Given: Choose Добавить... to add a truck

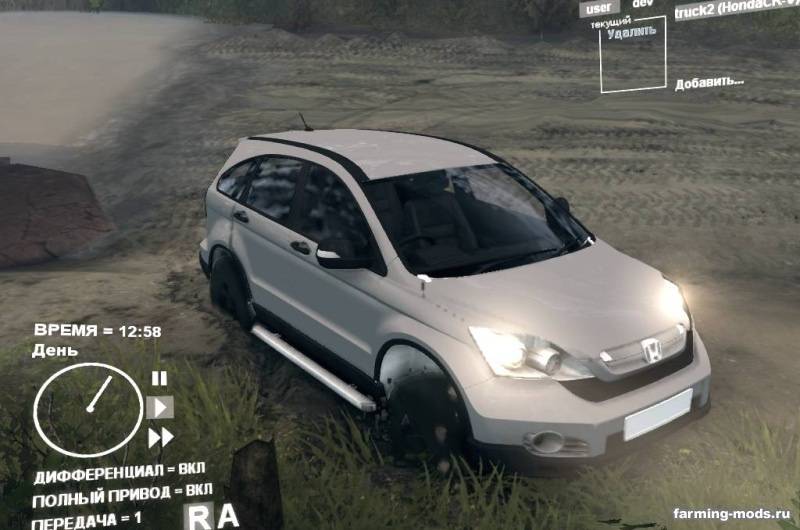Looking at the screenshot, I should point(709,82).
